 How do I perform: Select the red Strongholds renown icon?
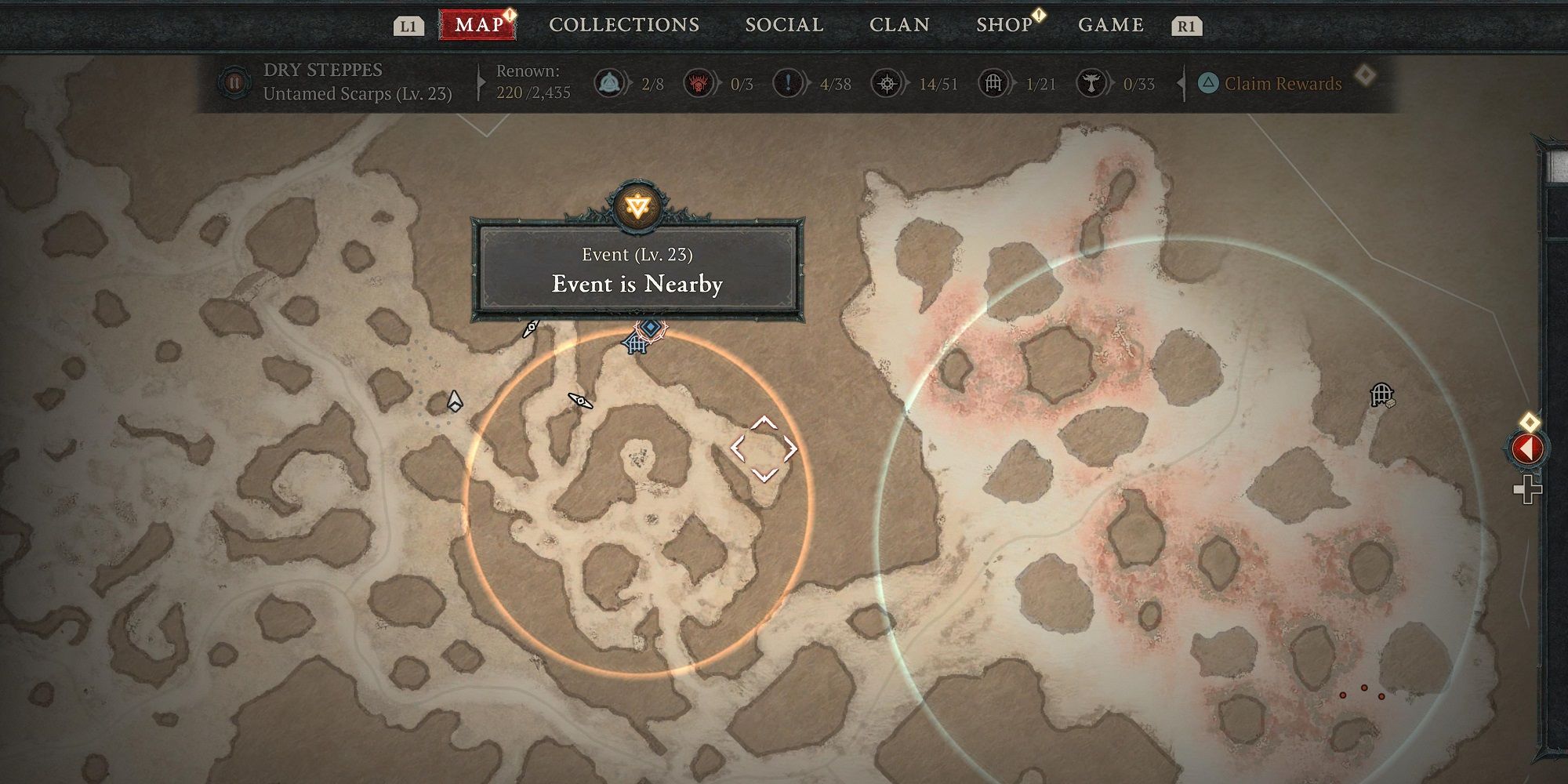pos(700,84)
